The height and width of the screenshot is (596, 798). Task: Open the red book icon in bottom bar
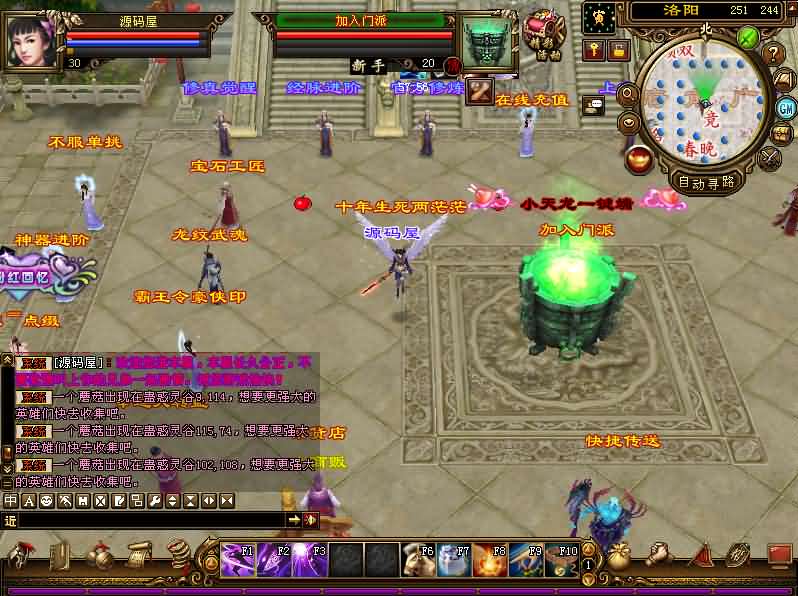pos(779,555)
